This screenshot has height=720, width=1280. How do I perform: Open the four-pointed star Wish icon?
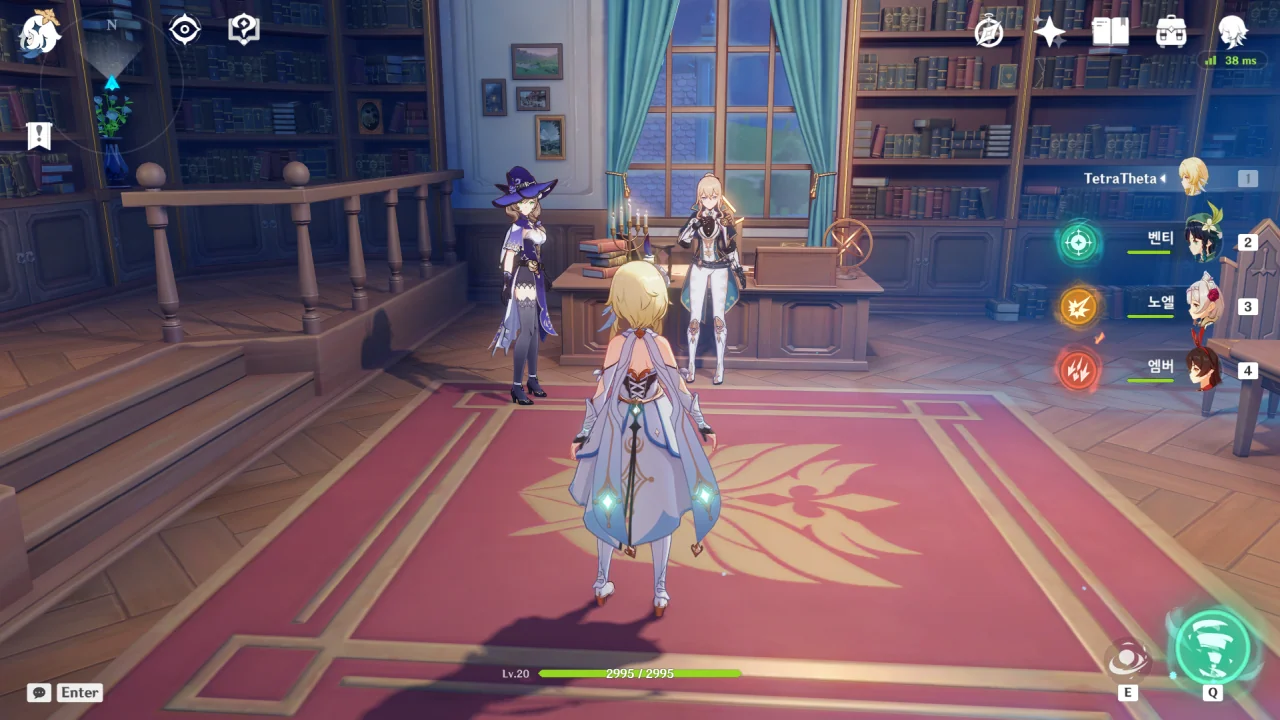tap(1049, 32)
